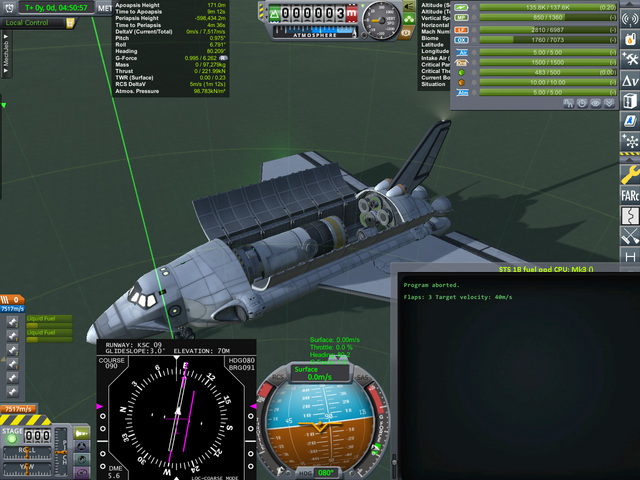Image resolution: width=640 pixels, height=480 pixels.
Task: Click the MP monopropellant resource icon
Action: point(461,17)
